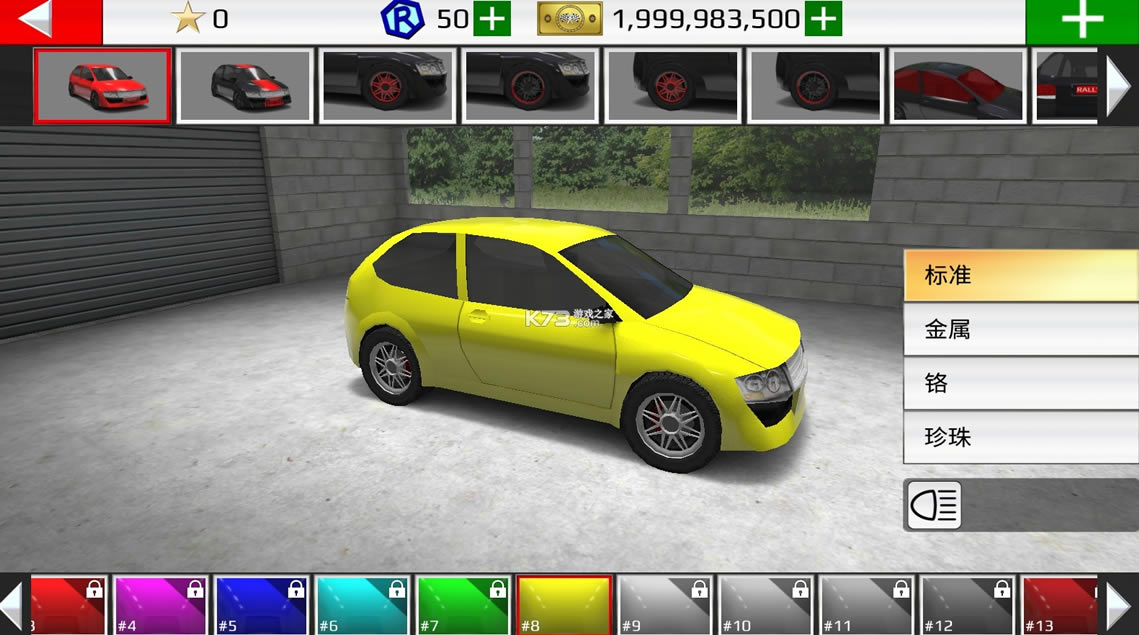Image resolution: width=1139 pixels, height=635 pixels.
Task: Tap the large green plus button
Action: pos(1082,21)
